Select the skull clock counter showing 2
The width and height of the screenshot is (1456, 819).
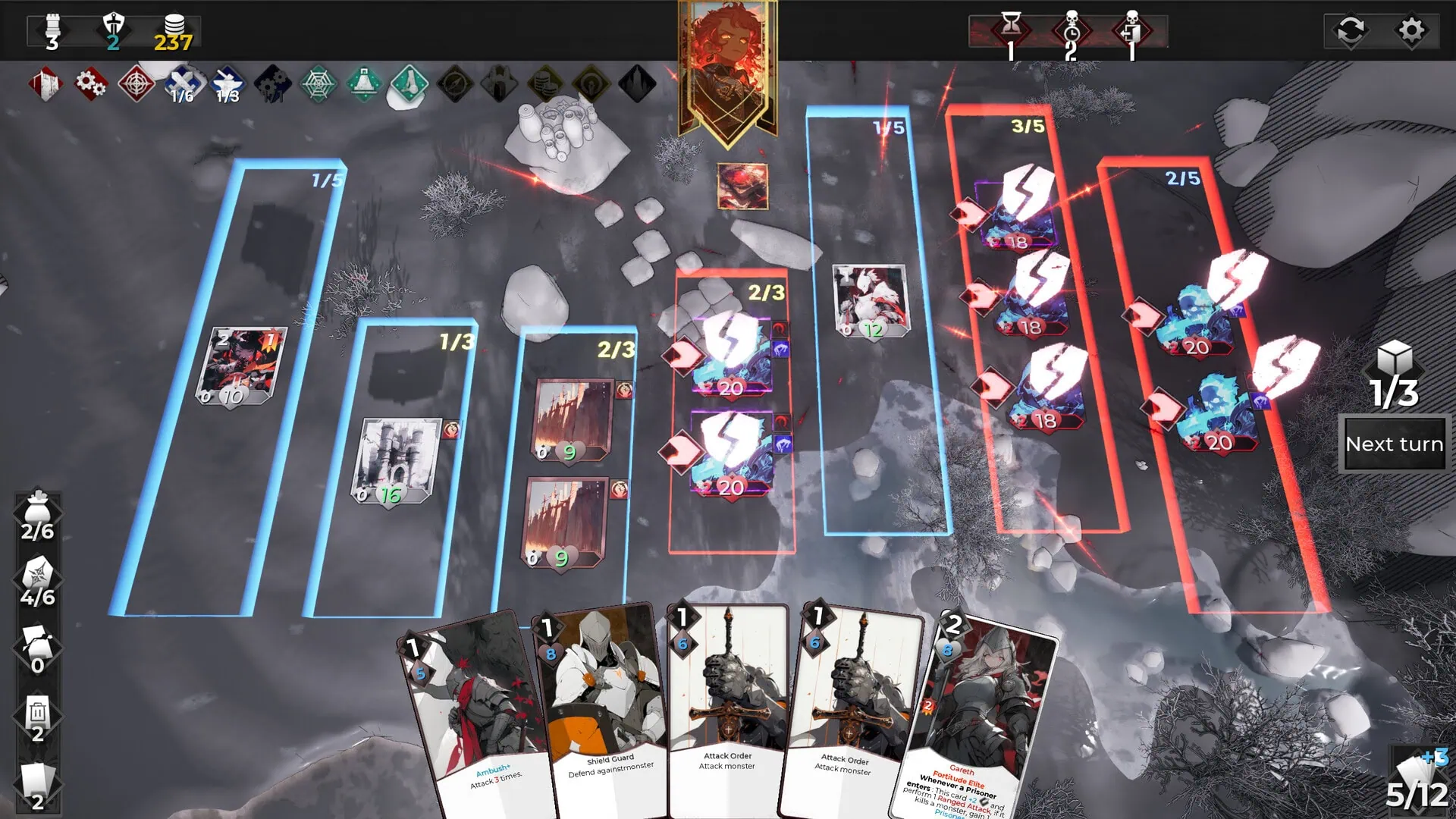1069,29
